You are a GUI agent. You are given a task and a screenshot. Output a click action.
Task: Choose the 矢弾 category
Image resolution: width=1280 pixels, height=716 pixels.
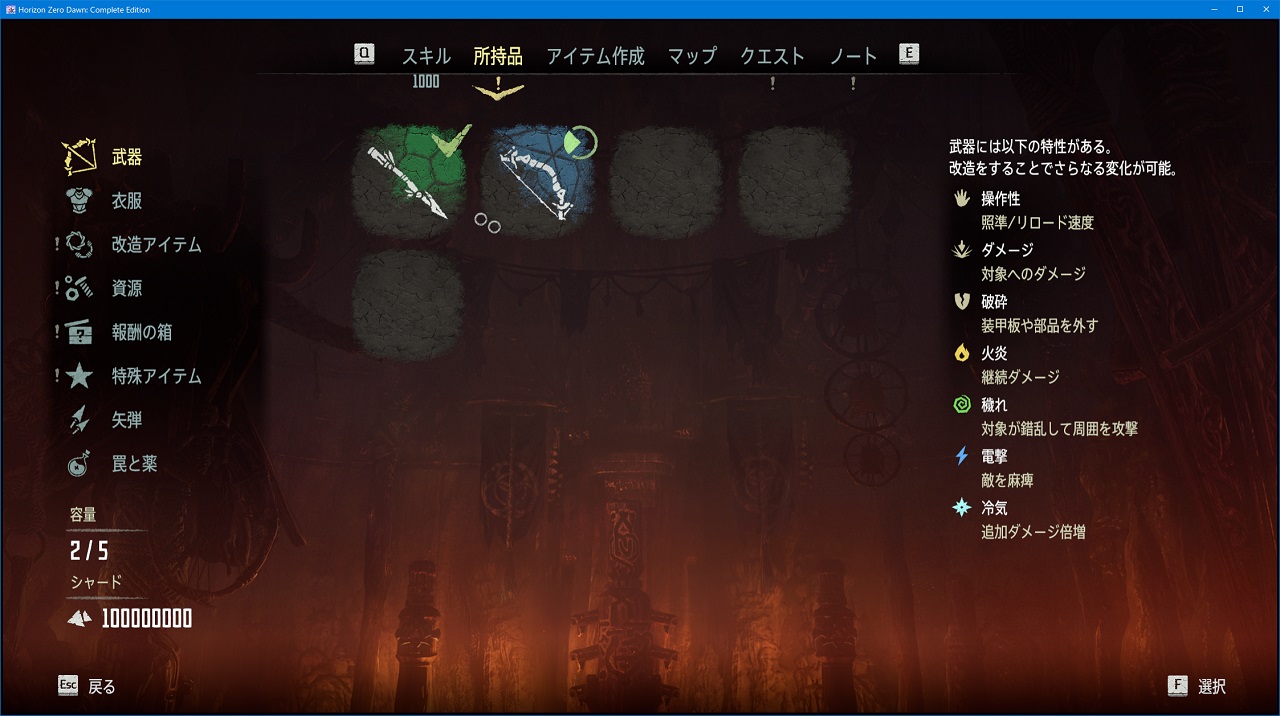126,421
